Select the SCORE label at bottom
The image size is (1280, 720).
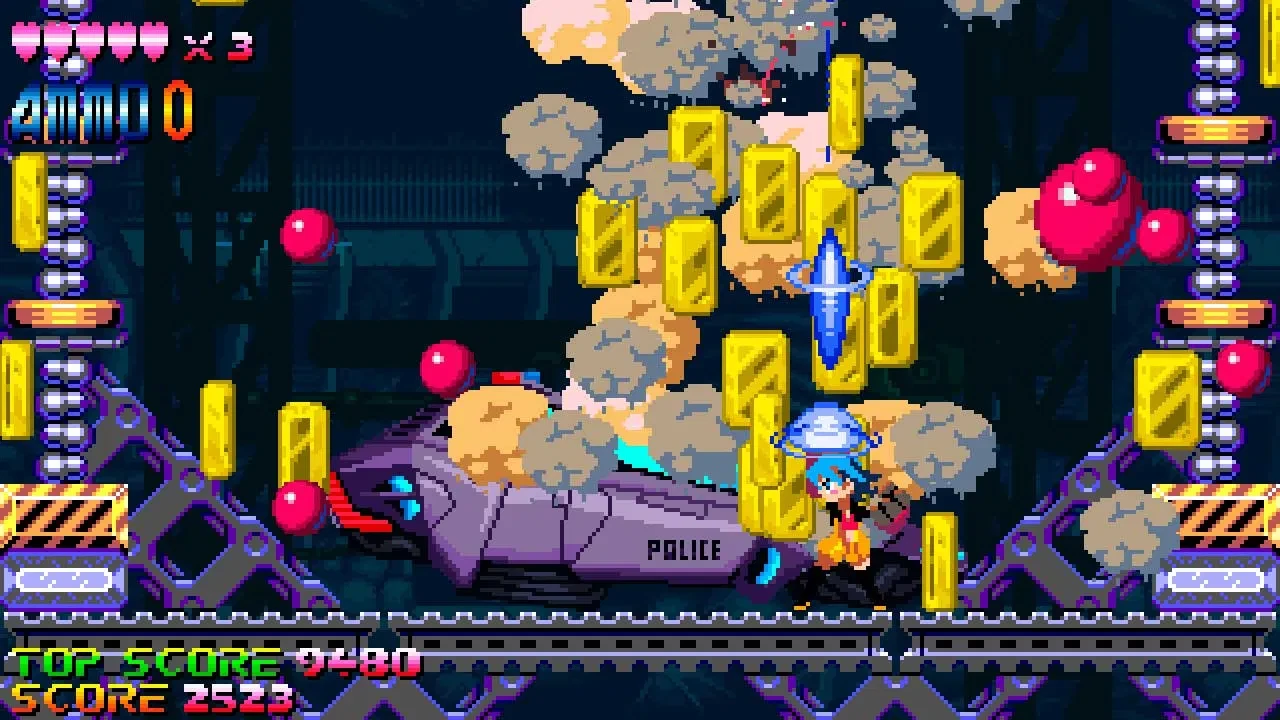point(90,697)
